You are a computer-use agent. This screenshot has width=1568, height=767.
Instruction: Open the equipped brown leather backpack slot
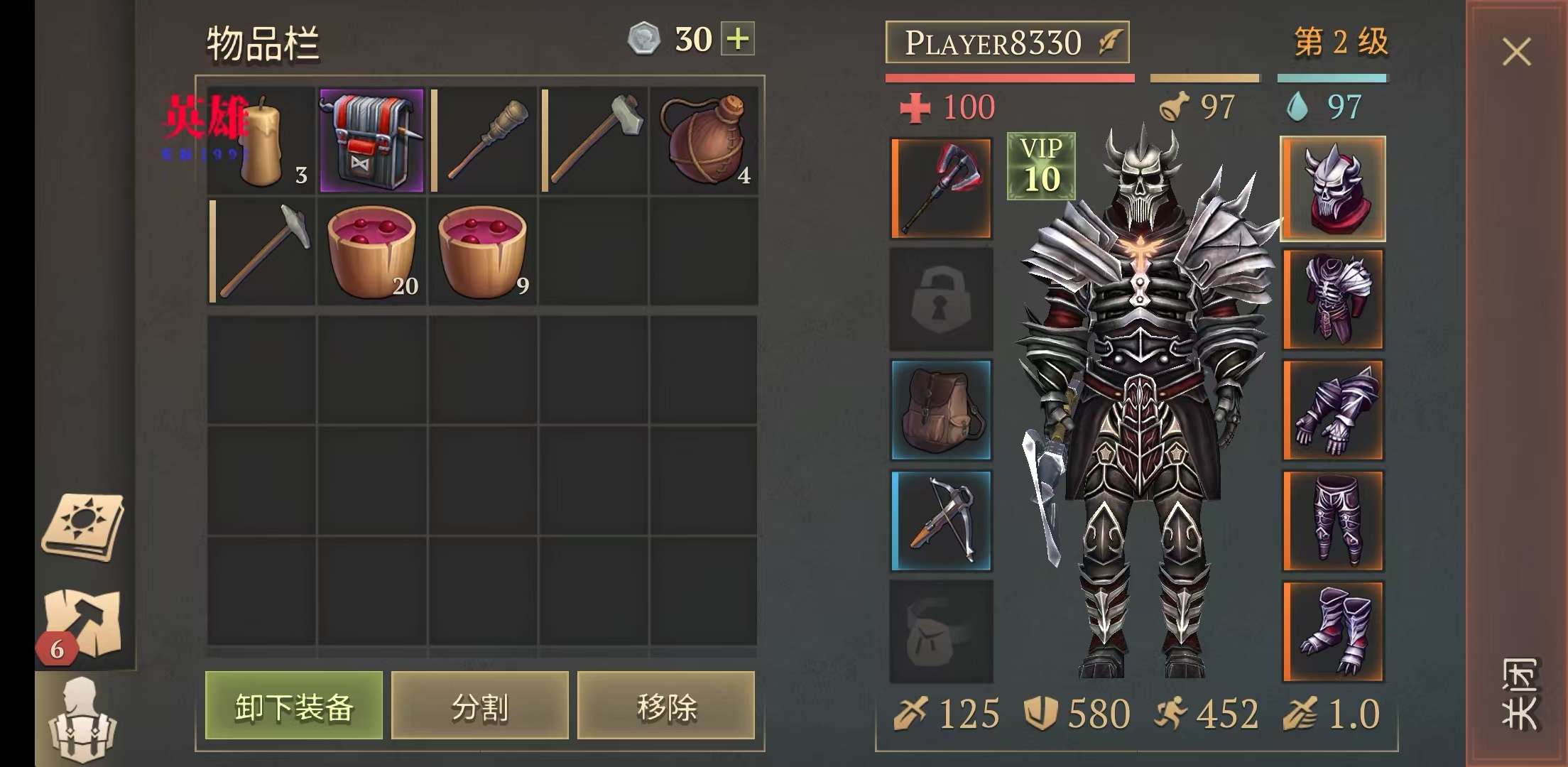tap(942, 410)
